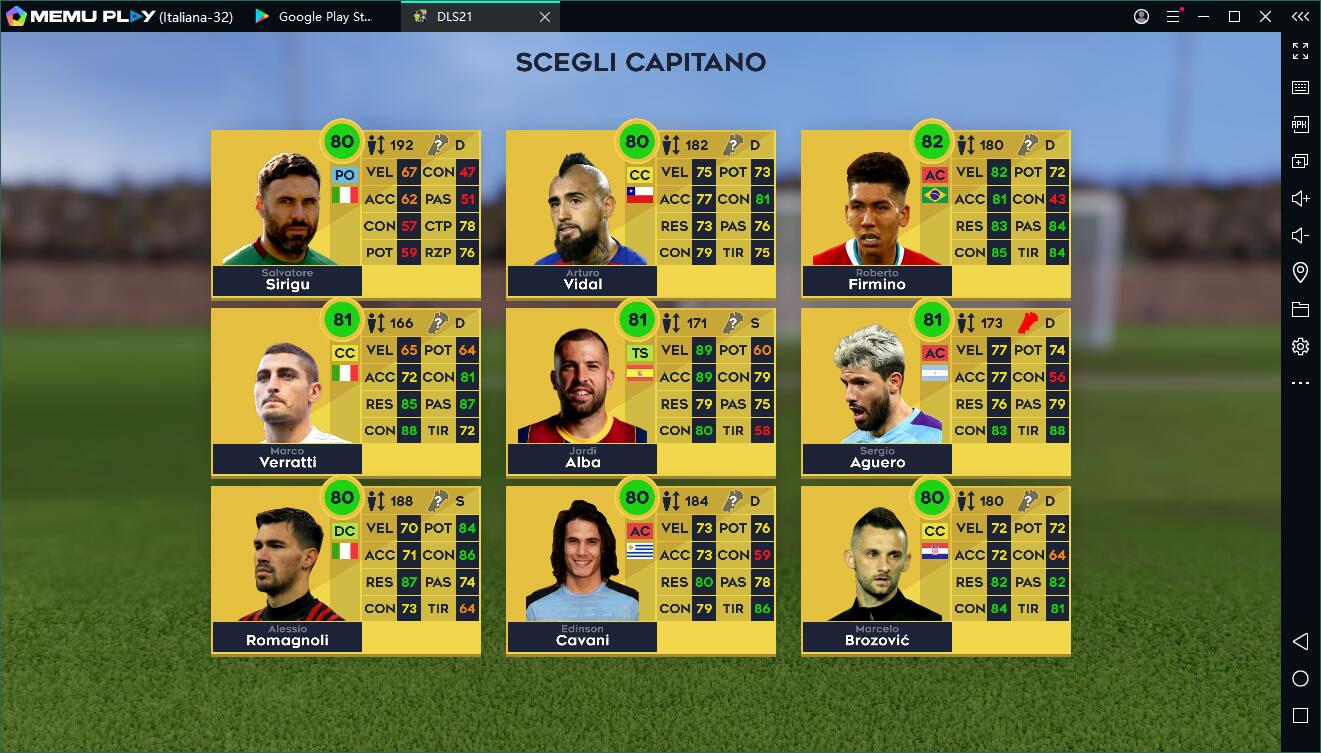Screen dimensions: 1321x753
Task: Open the multi-instance window icon
Action: pos(1299,160)
